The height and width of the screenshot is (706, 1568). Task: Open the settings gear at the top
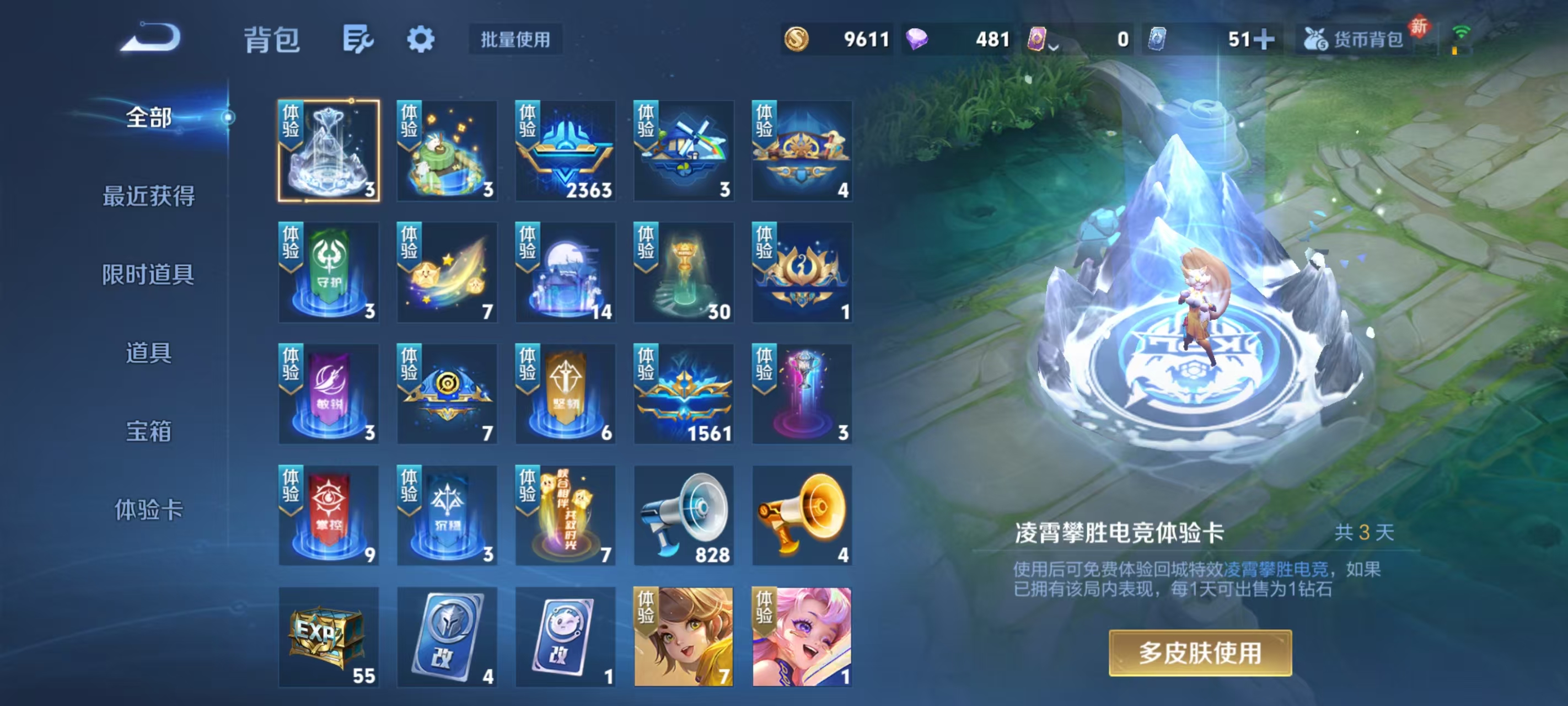(422, 39)
